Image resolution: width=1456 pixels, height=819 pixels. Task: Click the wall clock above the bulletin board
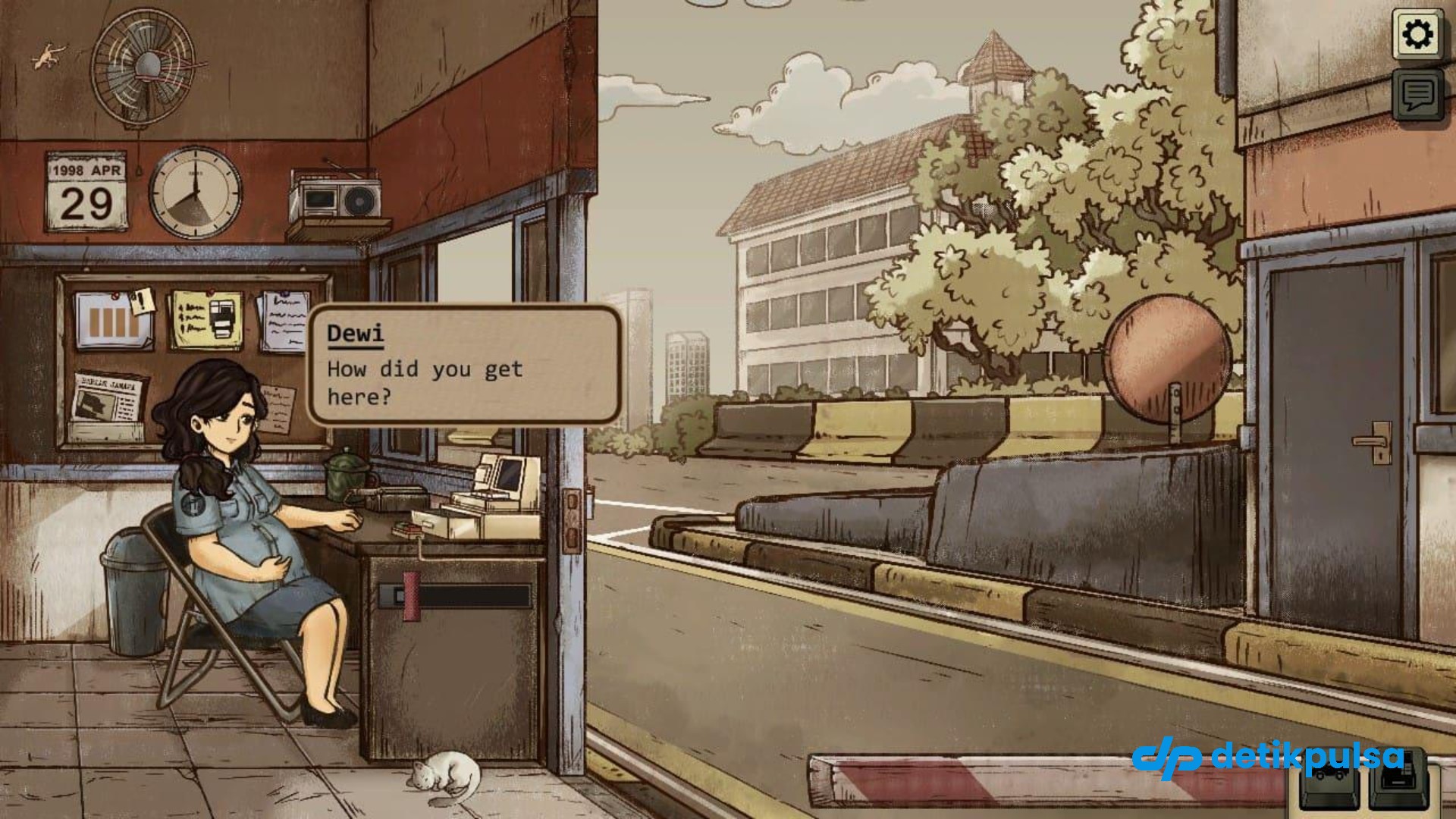point(196,192)
